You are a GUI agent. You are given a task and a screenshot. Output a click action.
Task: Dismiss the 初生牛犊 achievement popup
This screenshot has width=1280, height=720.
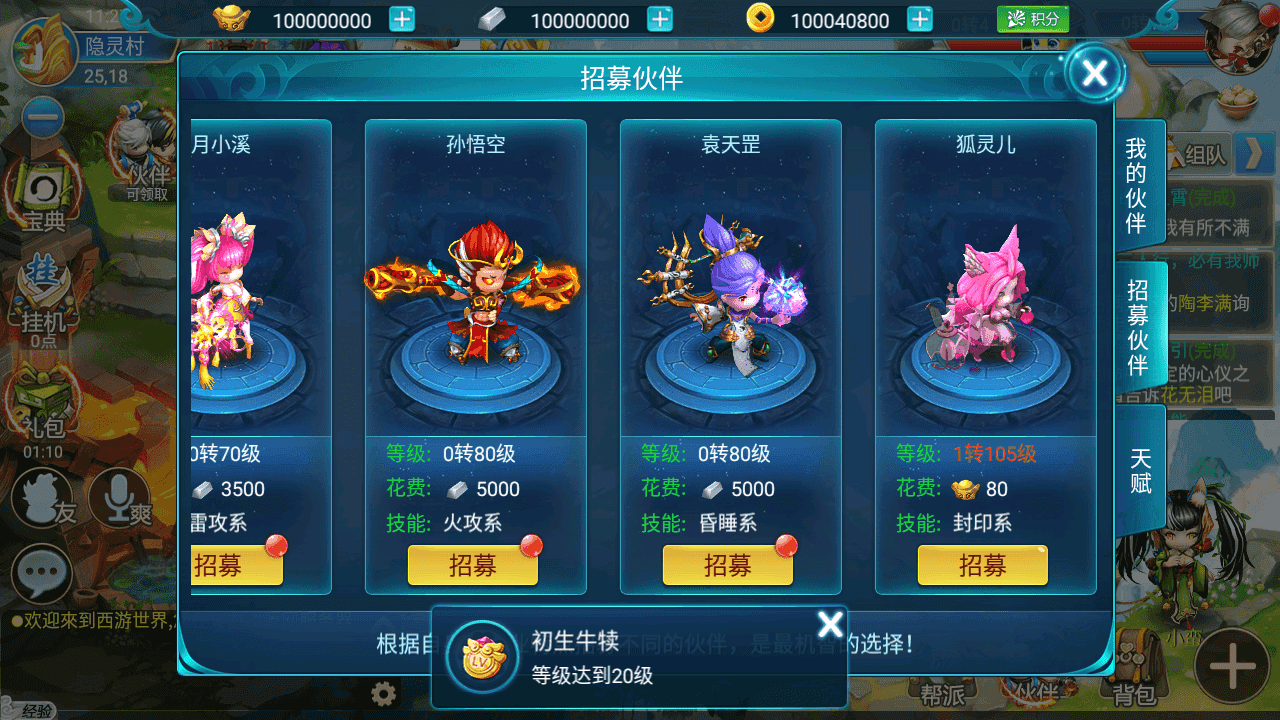point(830,625)
